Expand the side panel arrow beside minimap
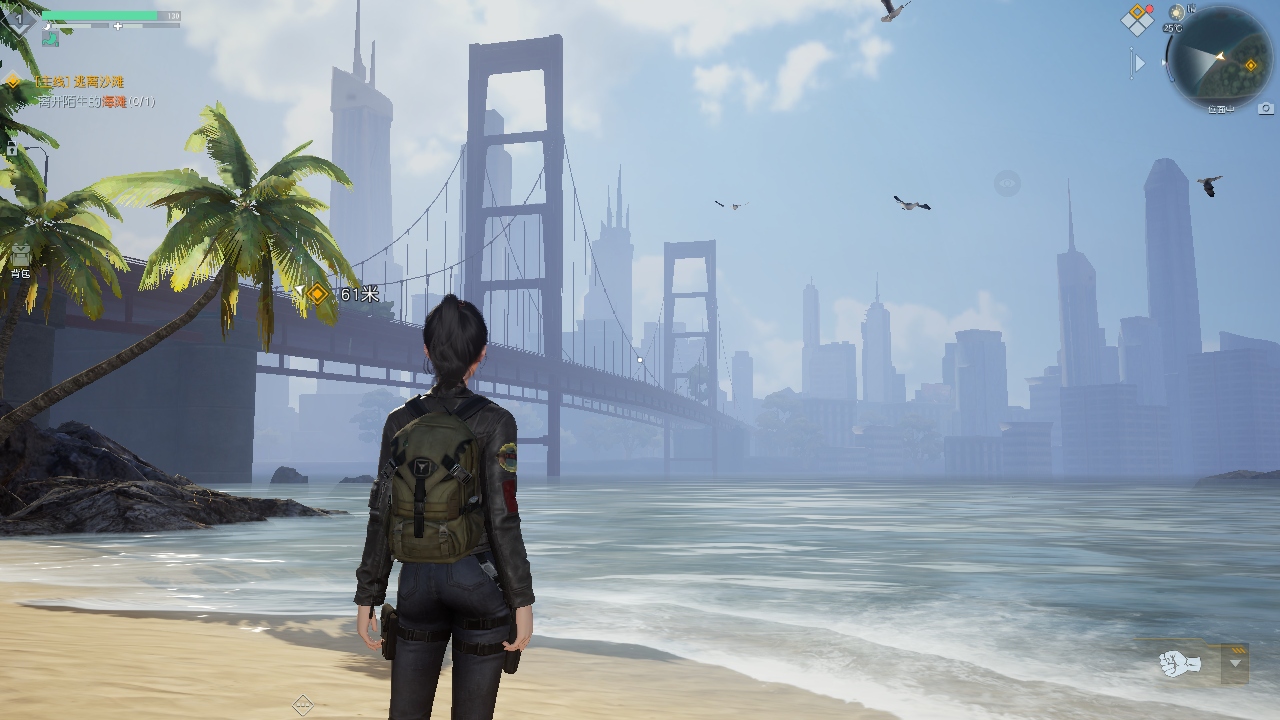1280x720 pixels. [x=1138, y=63]
